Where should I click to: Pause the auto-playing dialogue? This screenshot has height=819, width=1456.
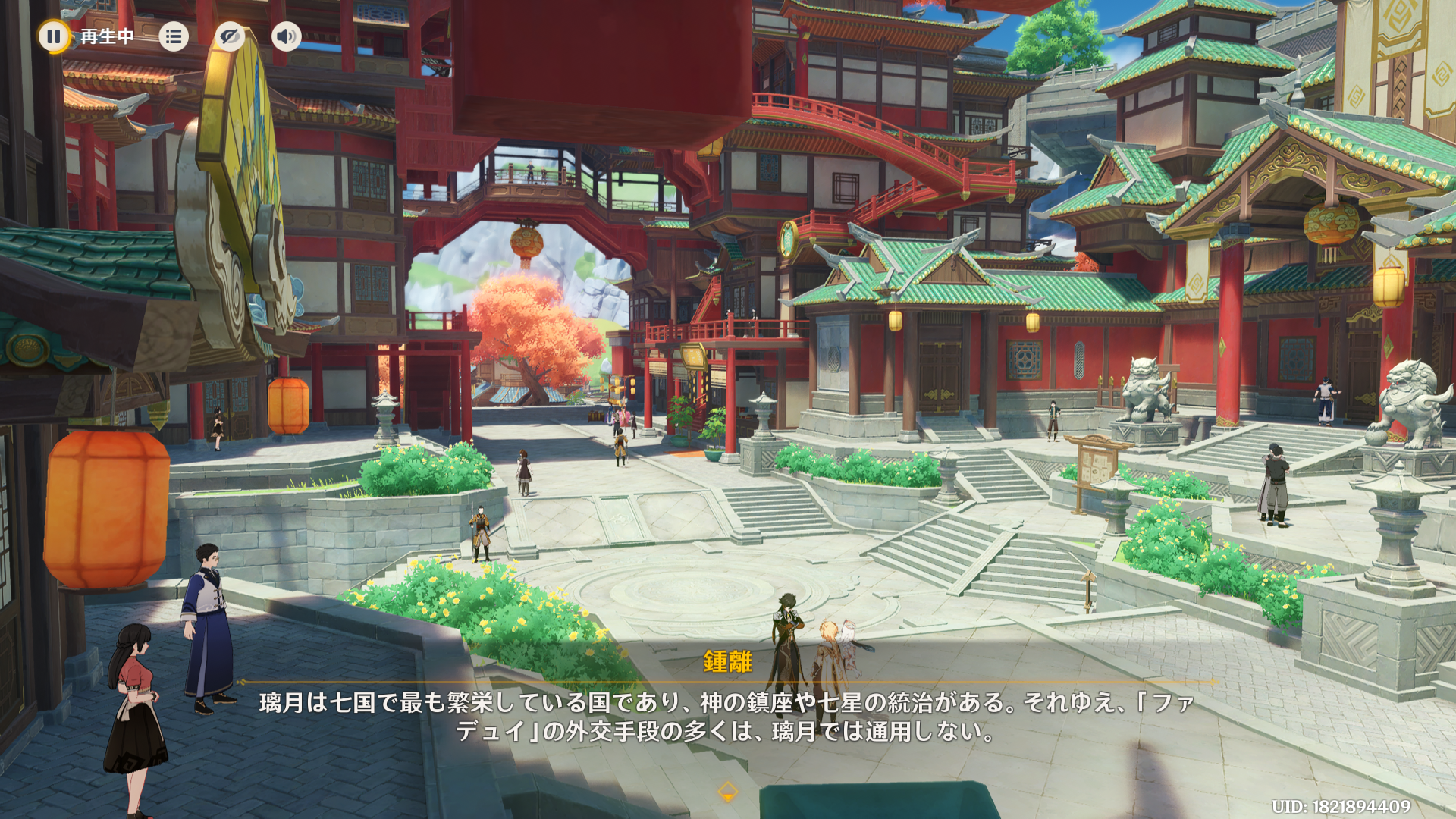point(54,36)
